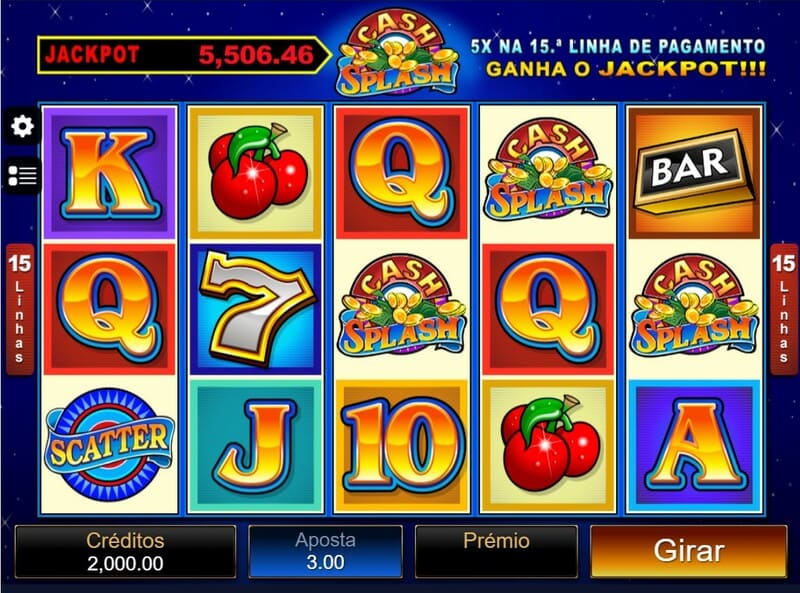Viewport: 800px width, 593px height.
Task: Click the right 15 Linhas tab
Action: coord(782,309)
